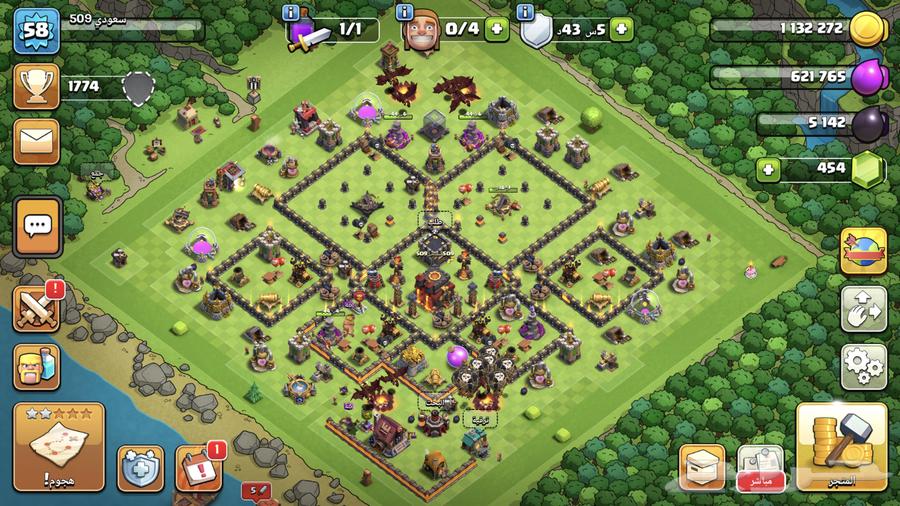Tap the plus button beside the shield timer

coord(622,30)
